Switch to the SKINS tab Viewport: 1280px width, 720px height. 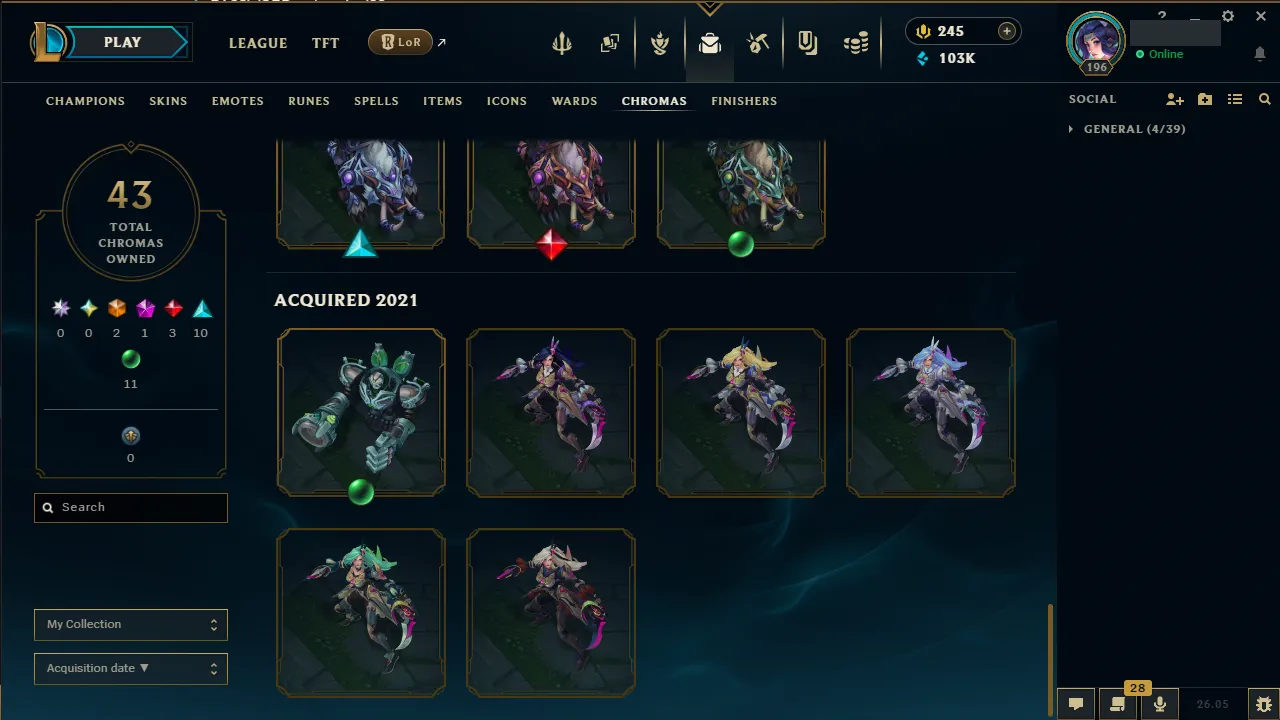click(x=168, y=100)
